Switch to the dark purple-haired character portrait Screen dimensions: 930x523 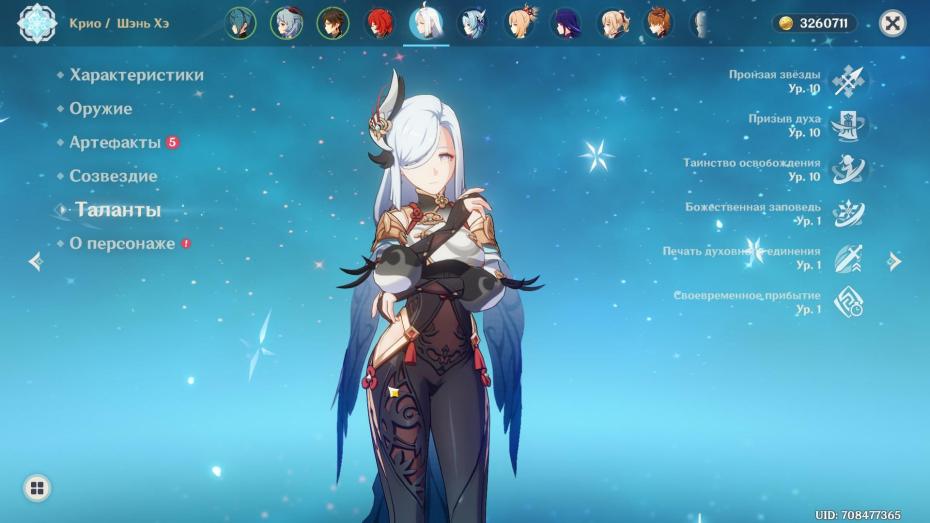567,22
